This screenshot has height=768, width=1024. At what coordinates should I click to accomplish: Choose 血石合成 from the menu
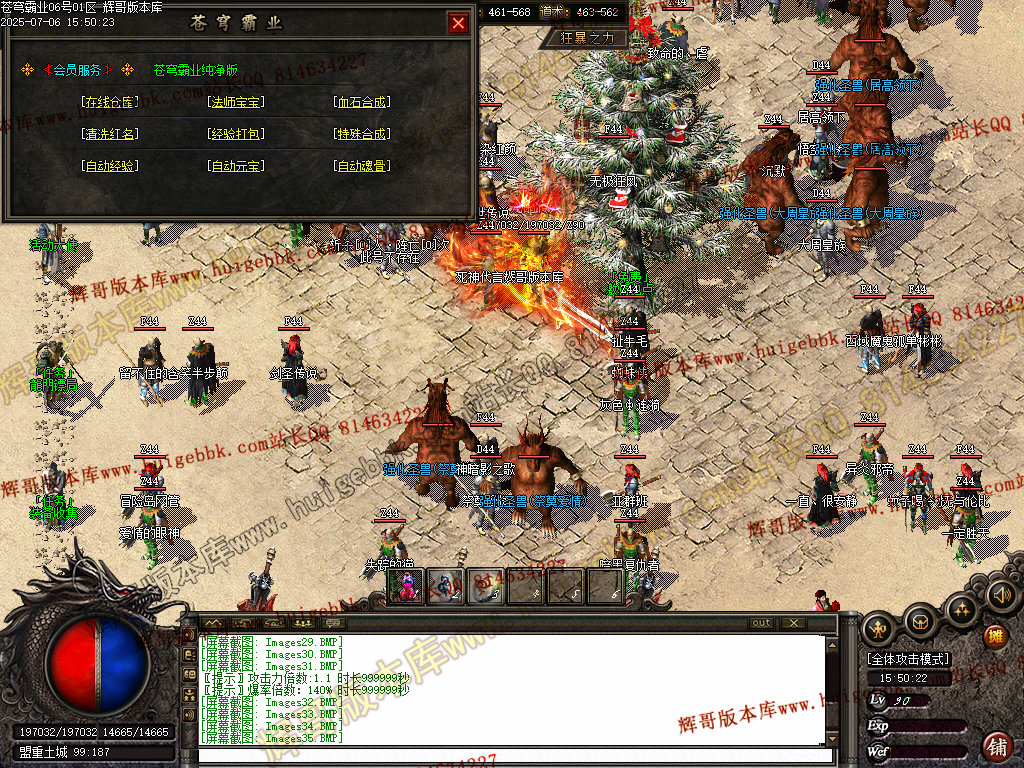(362, 101)
